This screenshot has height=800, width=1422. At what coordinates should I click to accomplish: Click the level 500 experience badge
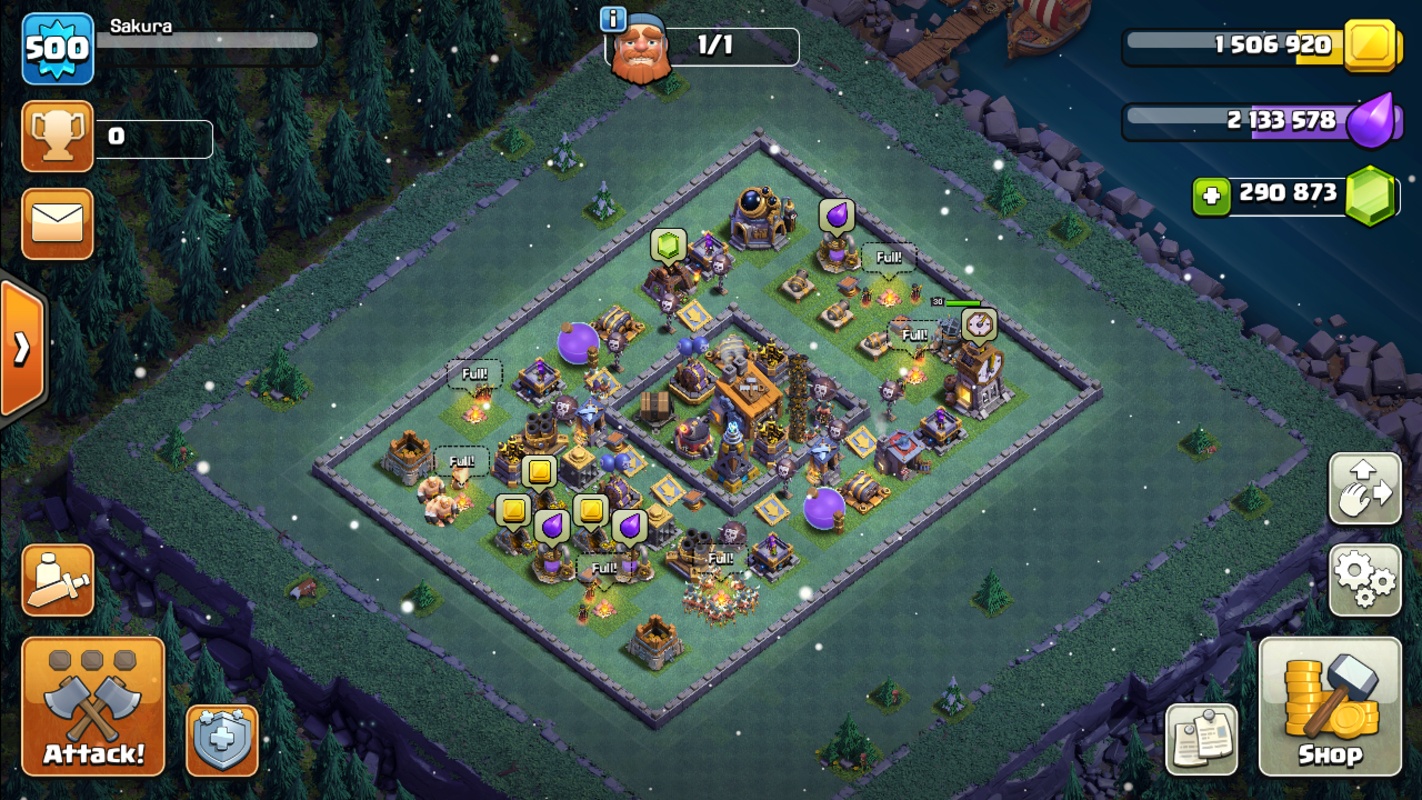[x=57, y=48]
